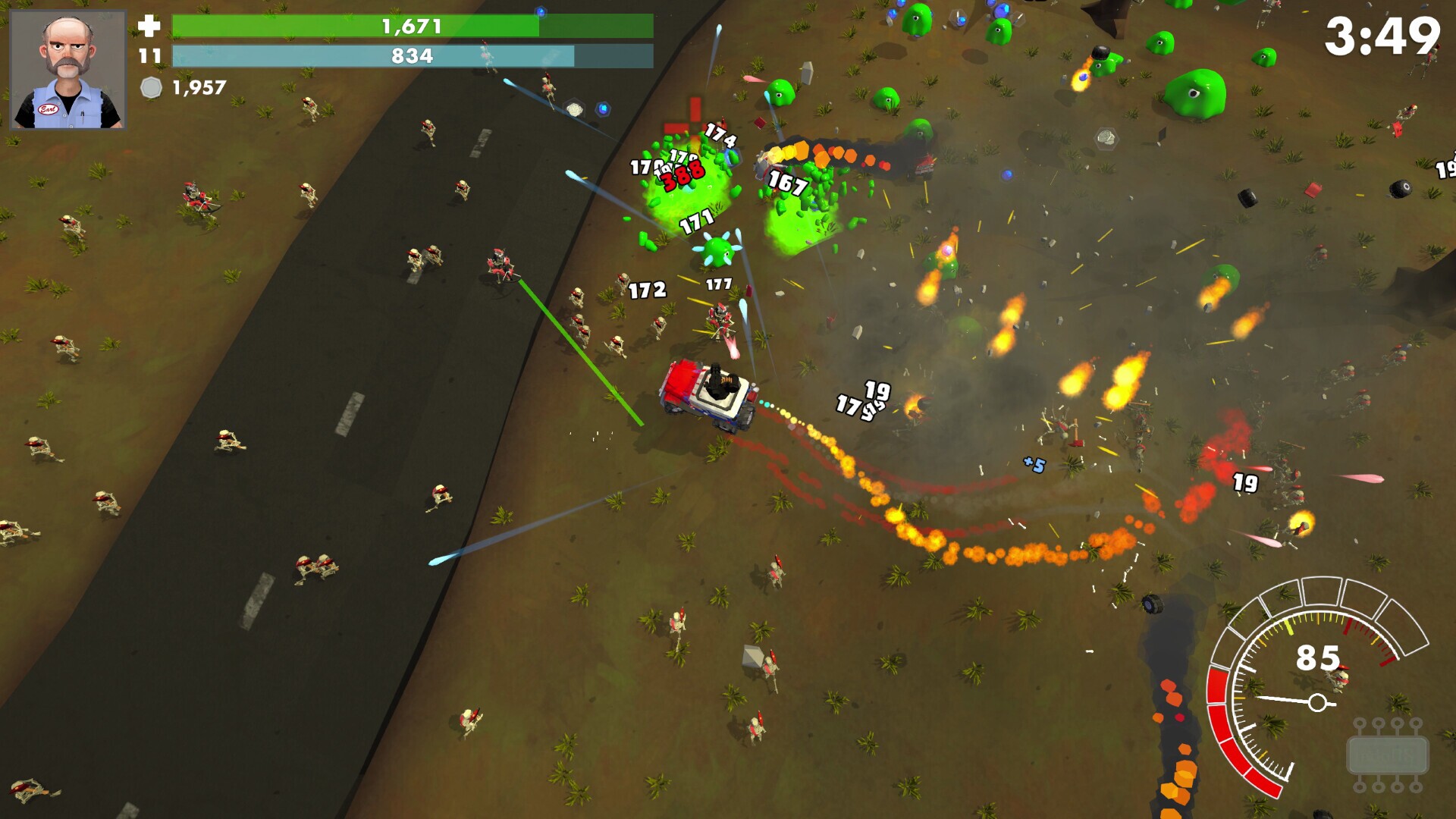Select the microchip icon beside the speedometer

pyautogui.click(x=1387, y=755)
